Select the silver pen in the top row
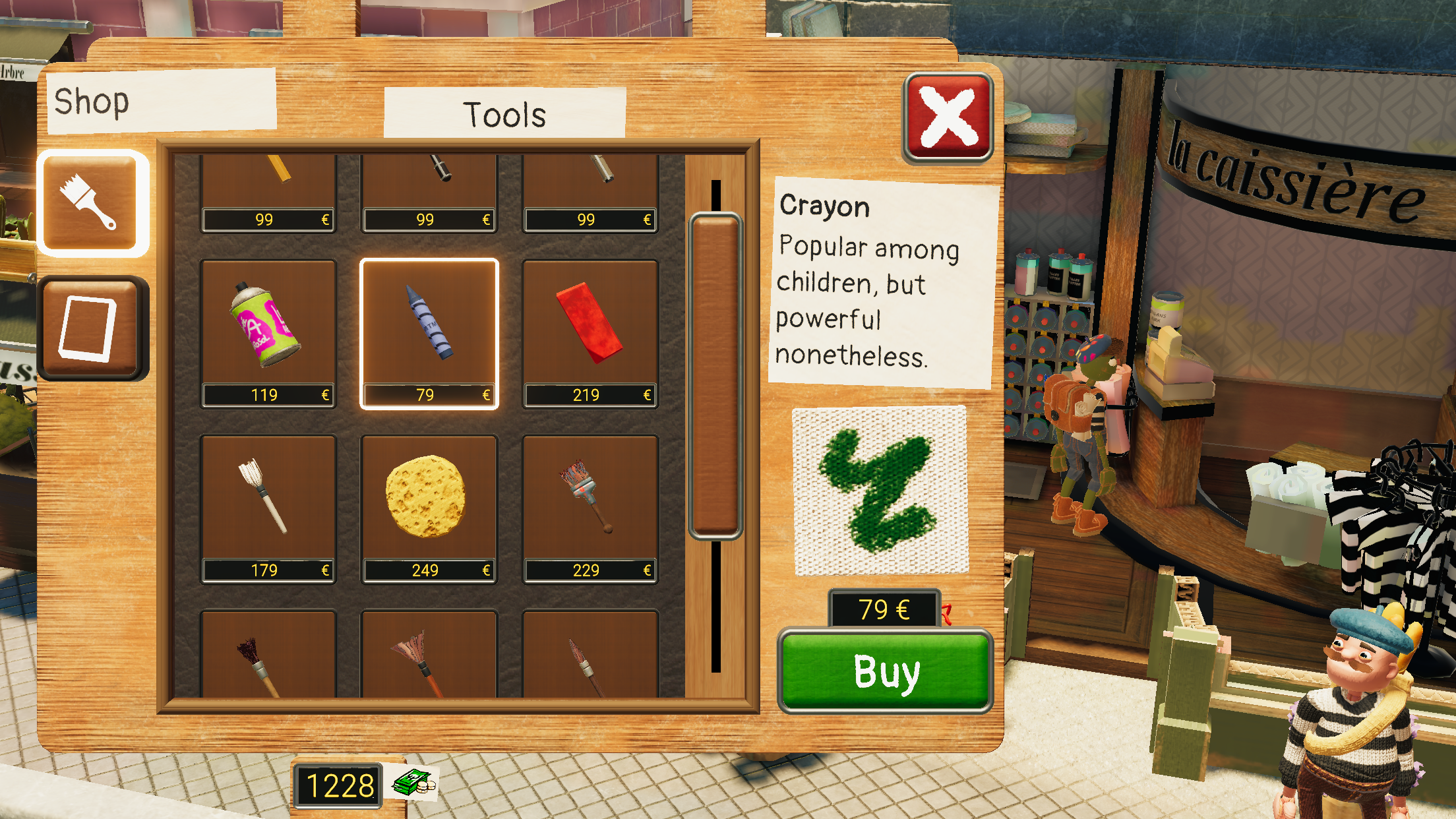The image size is (1456, 819). tap(589, 175)
